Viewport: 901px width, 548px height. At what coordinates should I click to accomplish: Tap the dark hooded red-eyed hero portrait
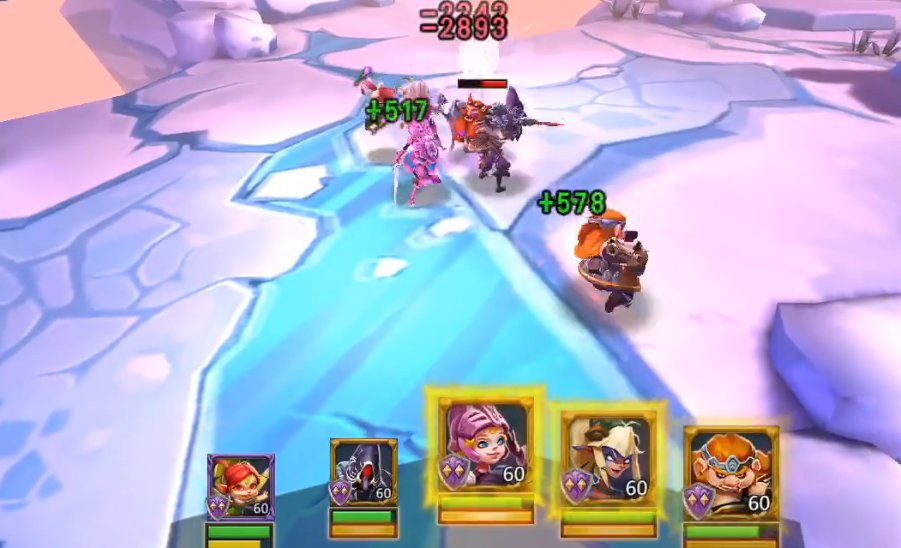point(364,472)
